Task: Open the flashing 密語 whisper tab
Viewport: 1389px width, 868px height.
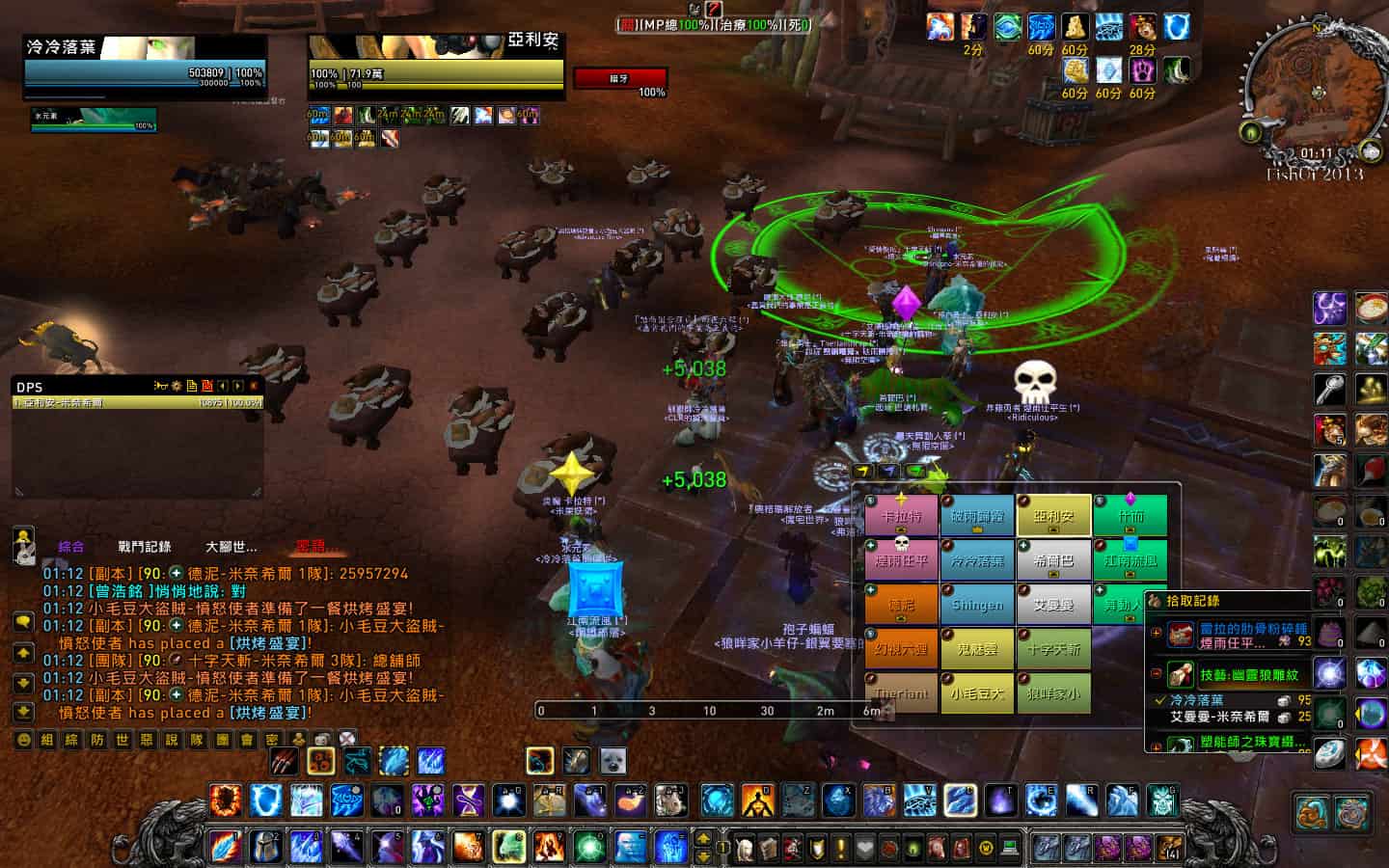Action: click(311, 547)
